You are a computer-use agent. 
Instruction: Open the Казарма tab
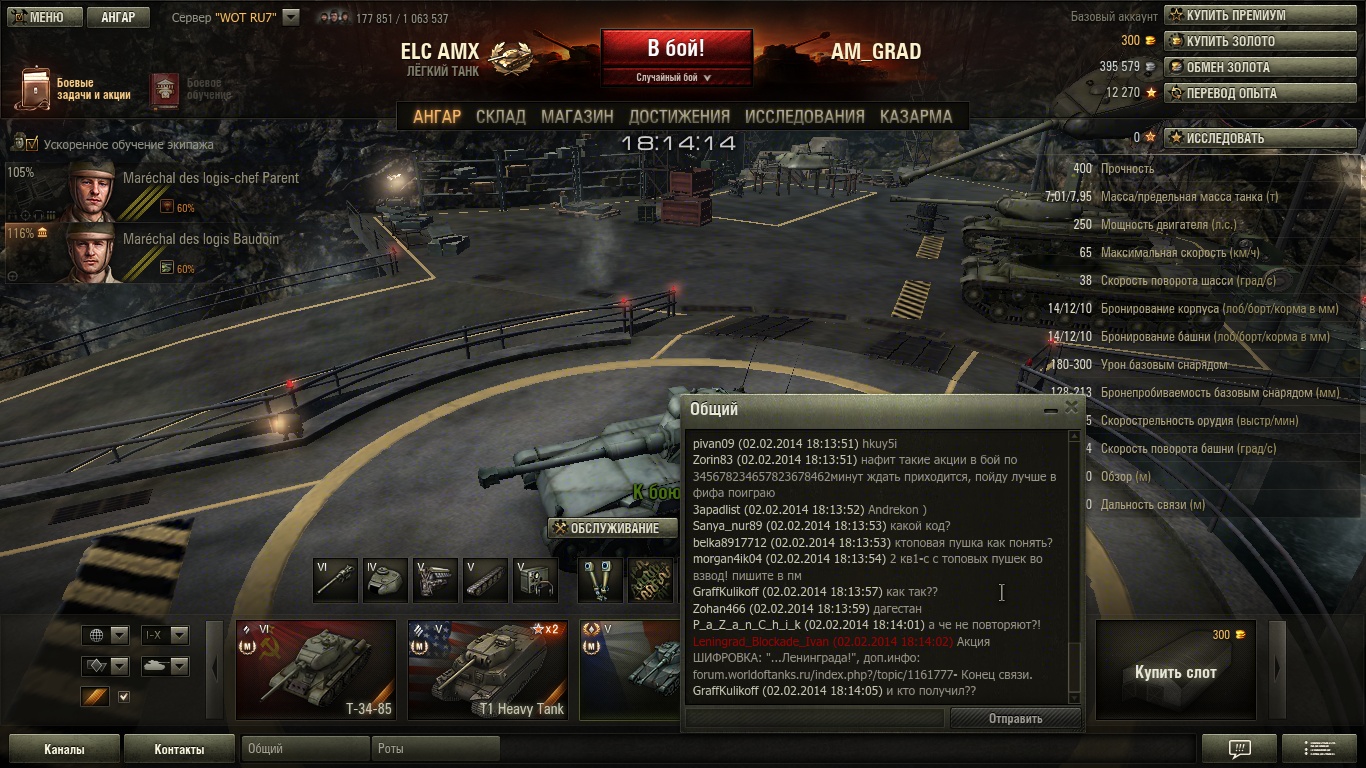click(915, 116)
